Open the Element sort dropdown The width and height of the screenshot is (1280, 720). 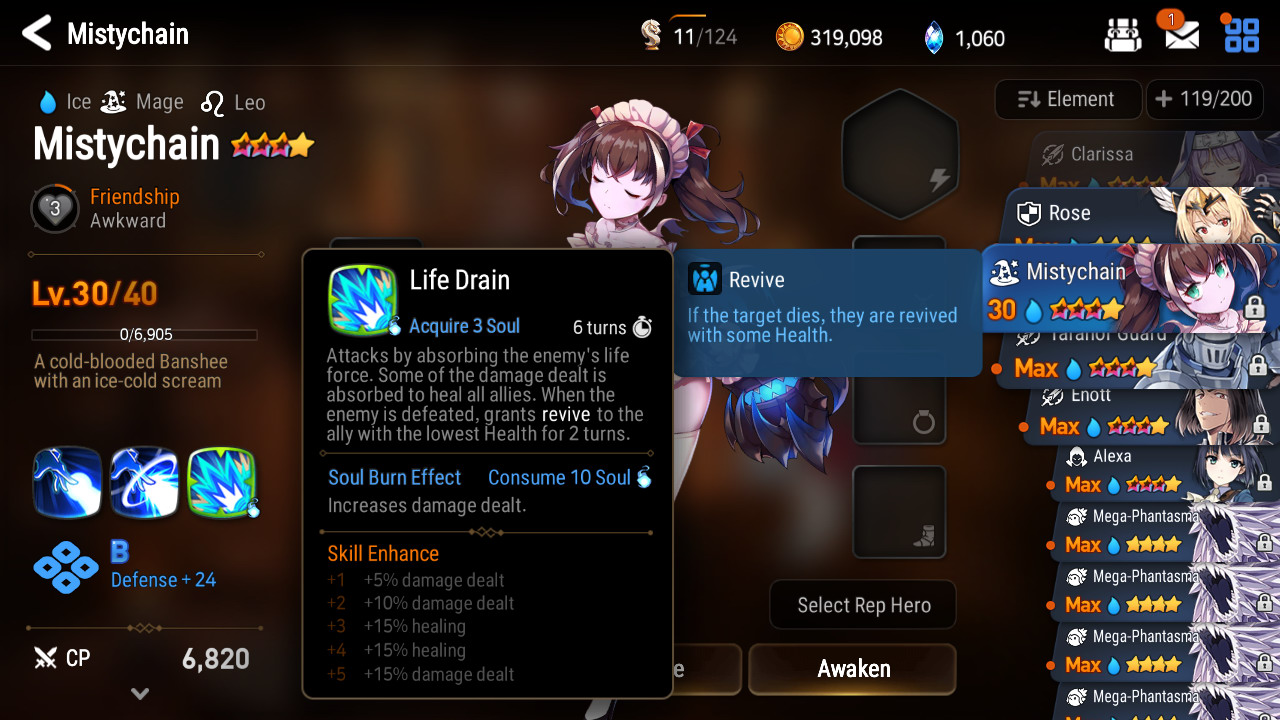tap(1068, 99)
